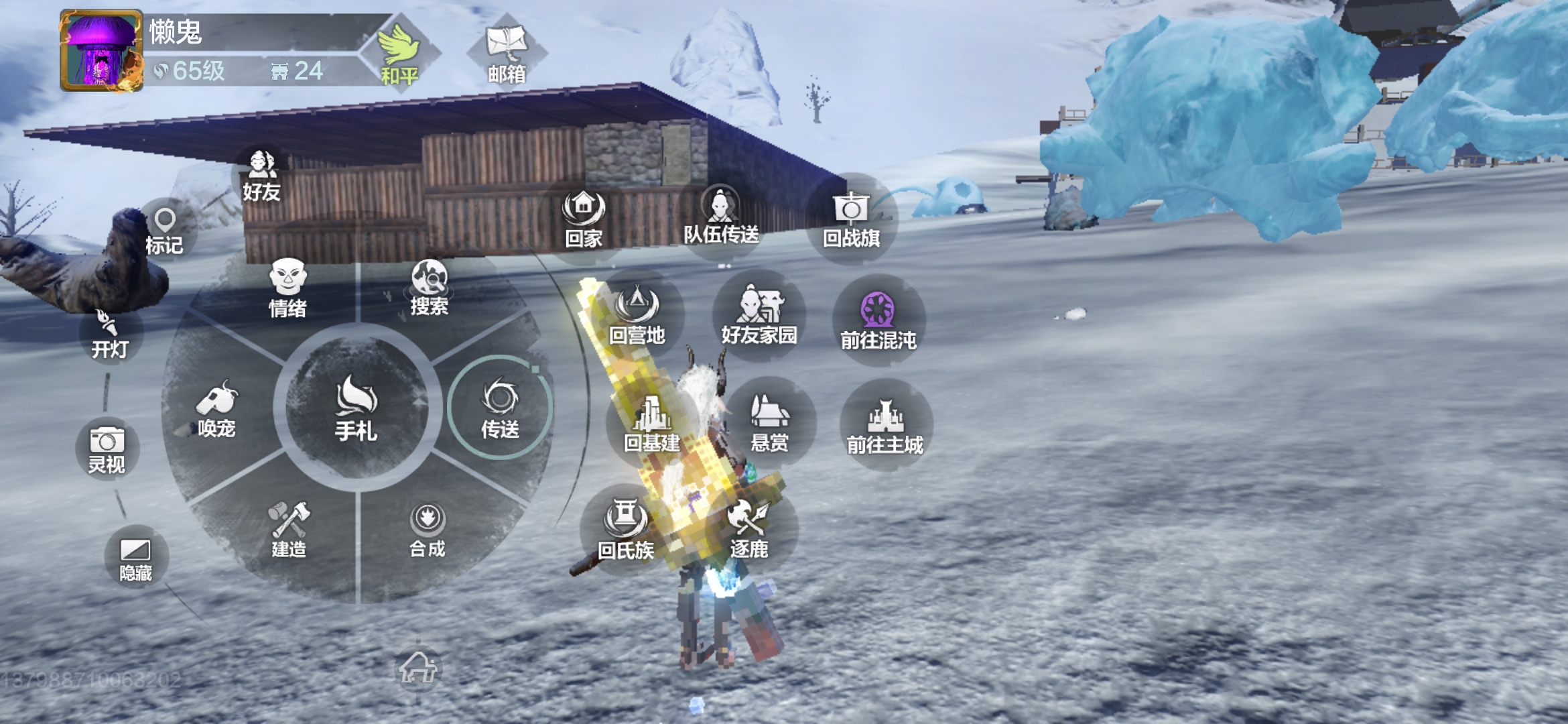
Task: Toggle the 和平 peace mode icon
Action: [399, 55]
